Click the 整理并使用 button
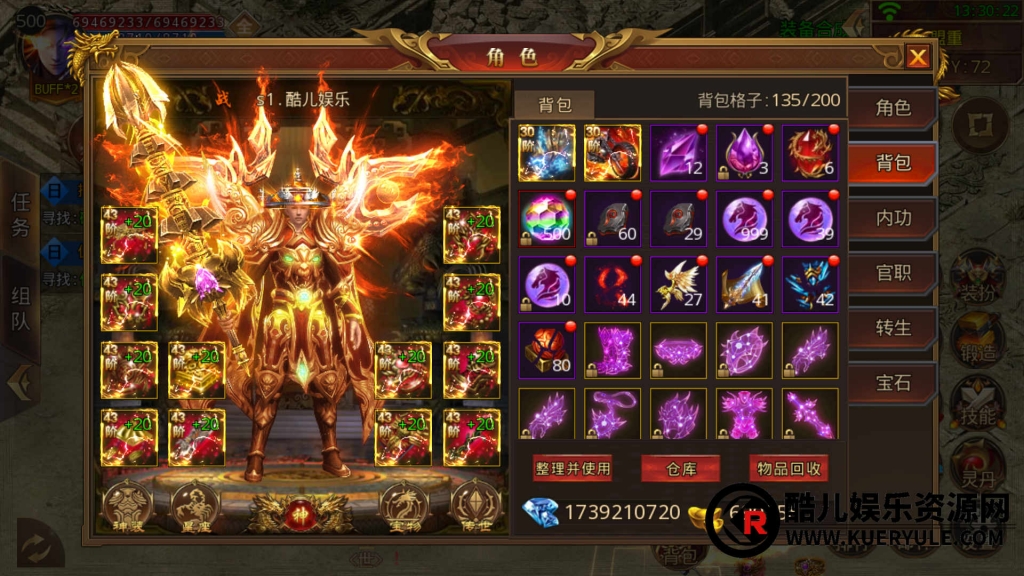 click(x=573, y=468)
